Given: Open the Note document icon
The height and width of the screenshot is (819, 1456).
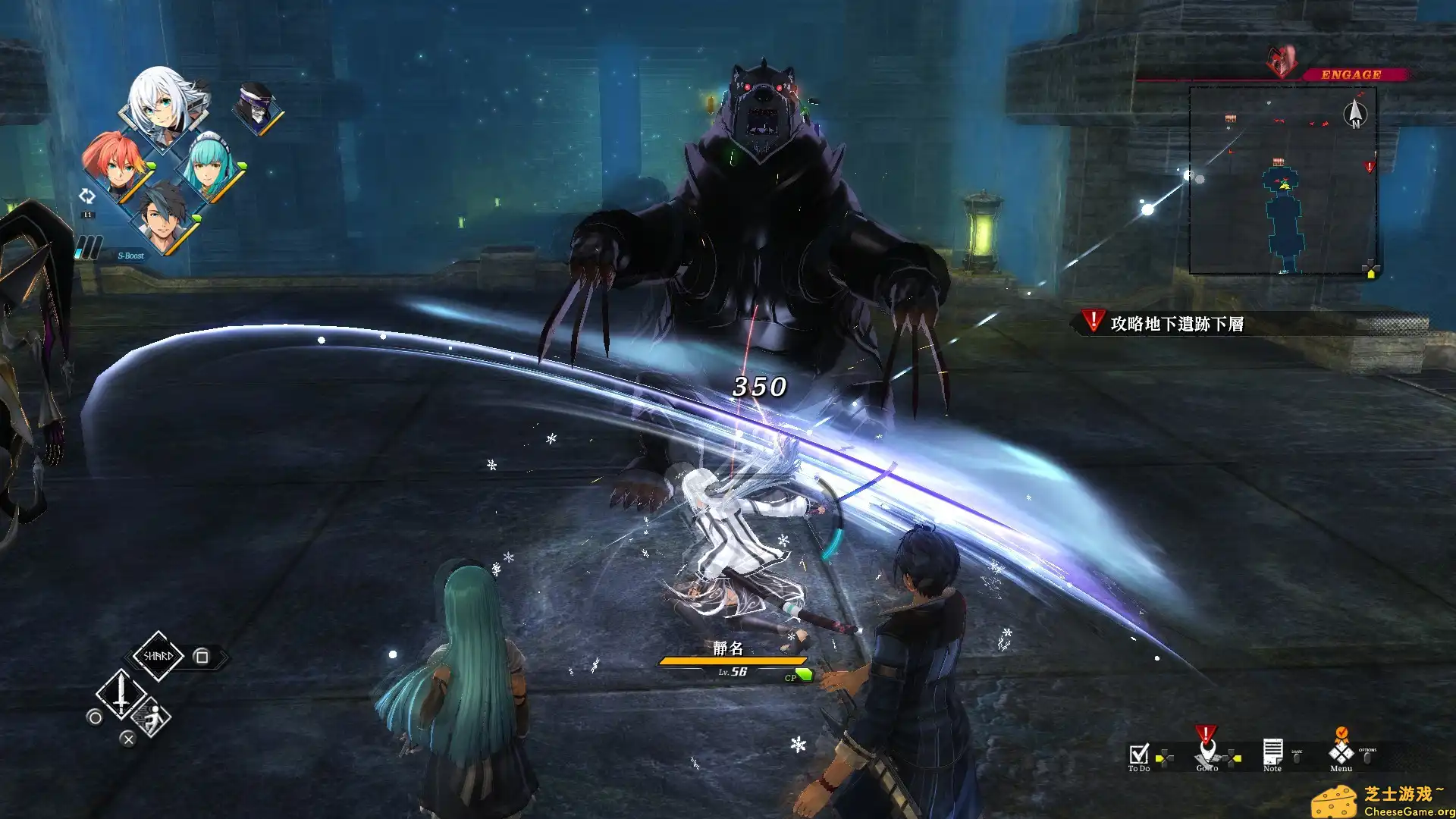Looking at the screenshot, I should pyautogui.click(x=1272, y=751).
